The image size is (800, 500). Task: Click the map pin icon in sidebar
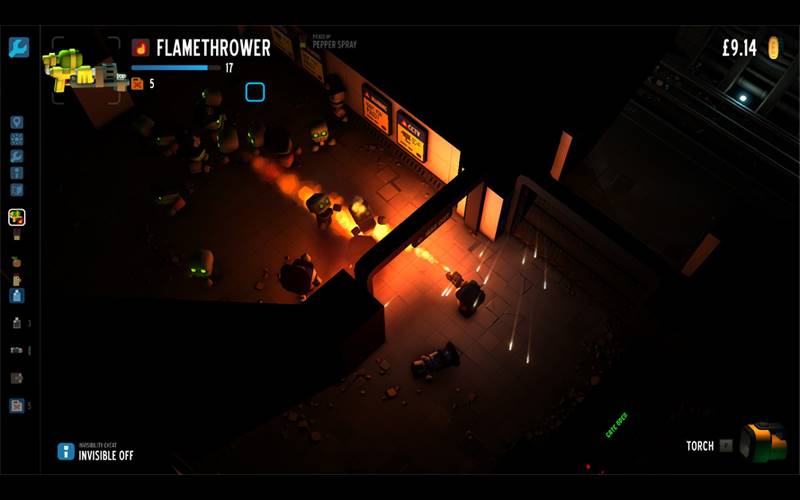pyautogui.click(x=17, y=123)
